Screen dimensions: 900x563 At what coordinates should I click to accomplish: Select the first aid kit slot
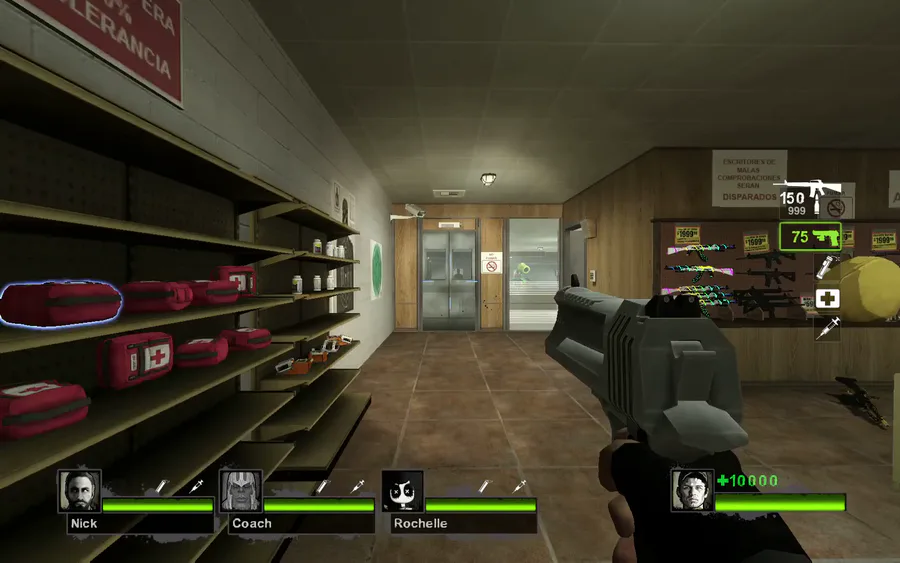(x=827, y=298)
